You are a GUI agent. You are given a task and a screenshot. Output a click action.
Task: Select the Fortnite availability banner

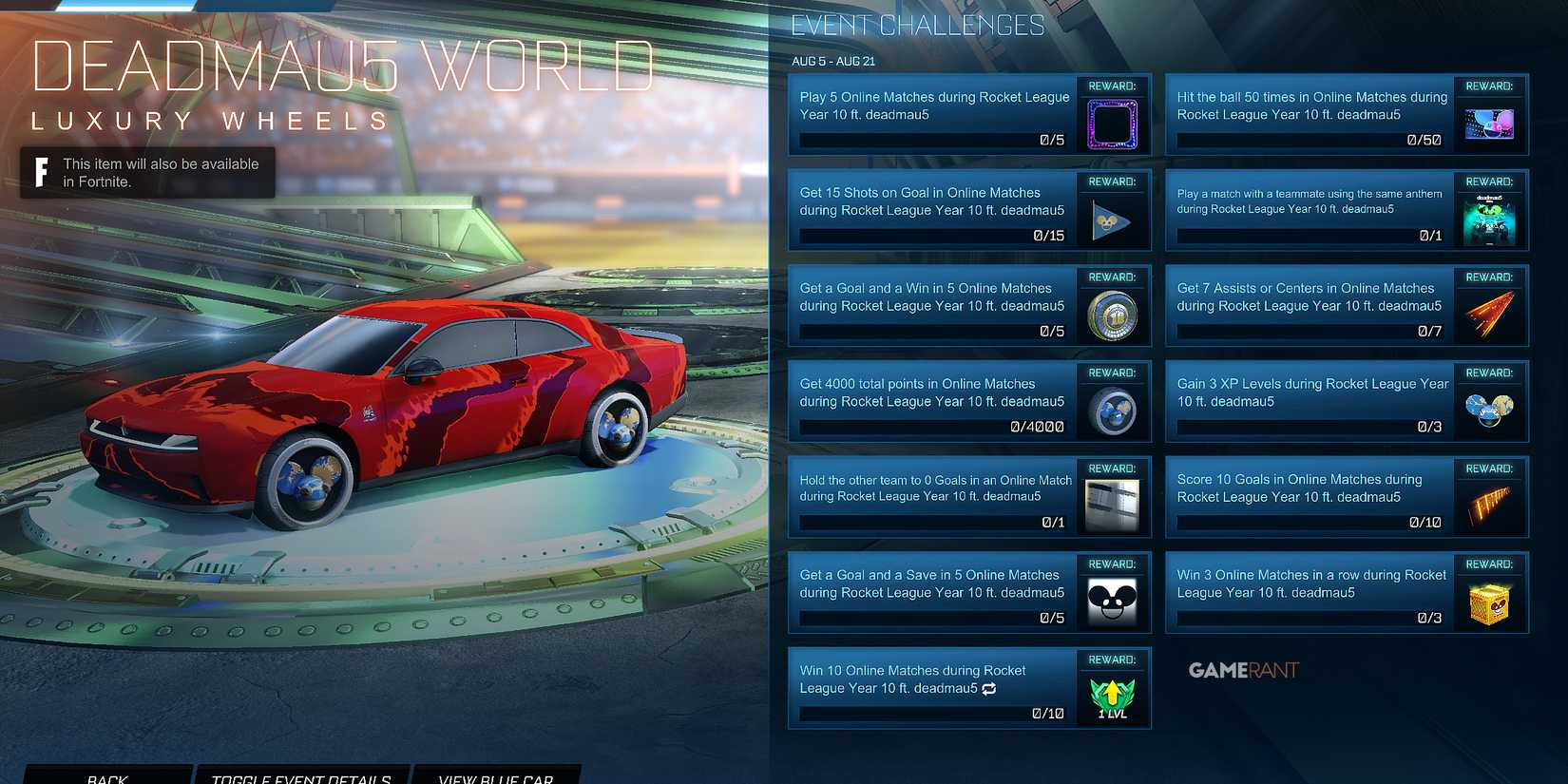pos(147,173)
